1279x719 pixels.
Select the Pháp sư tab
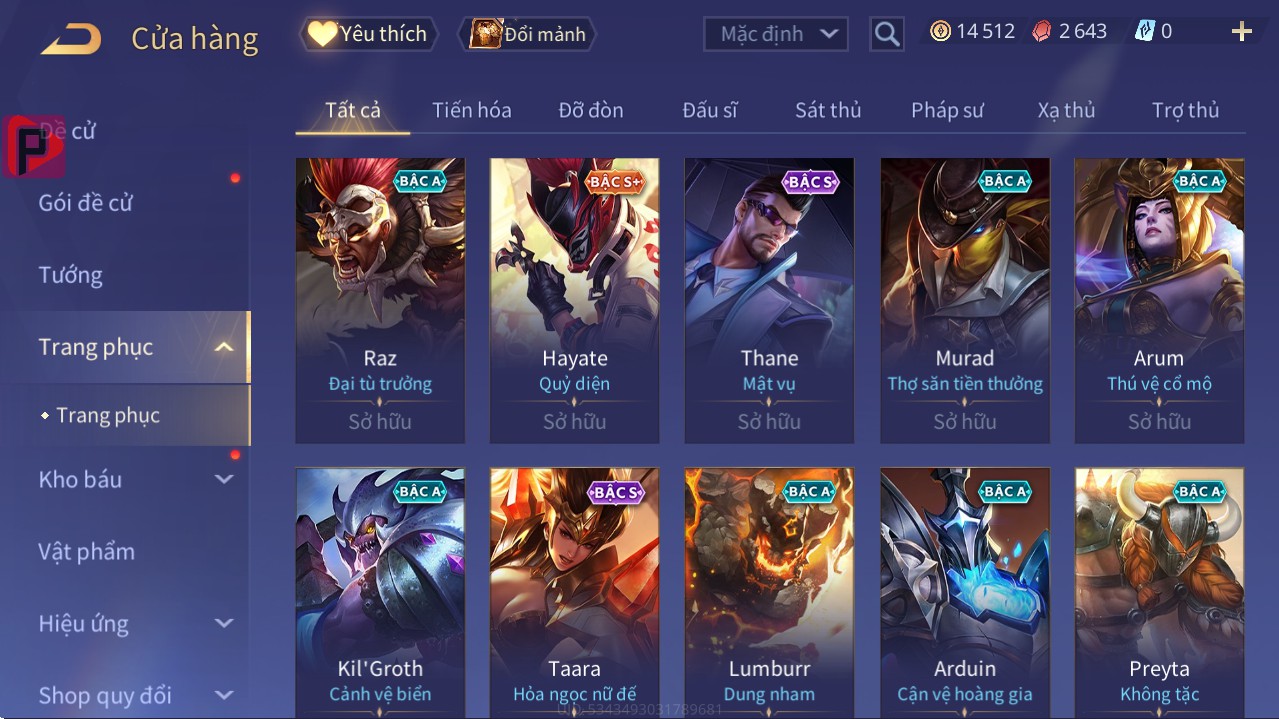point(947,110)
